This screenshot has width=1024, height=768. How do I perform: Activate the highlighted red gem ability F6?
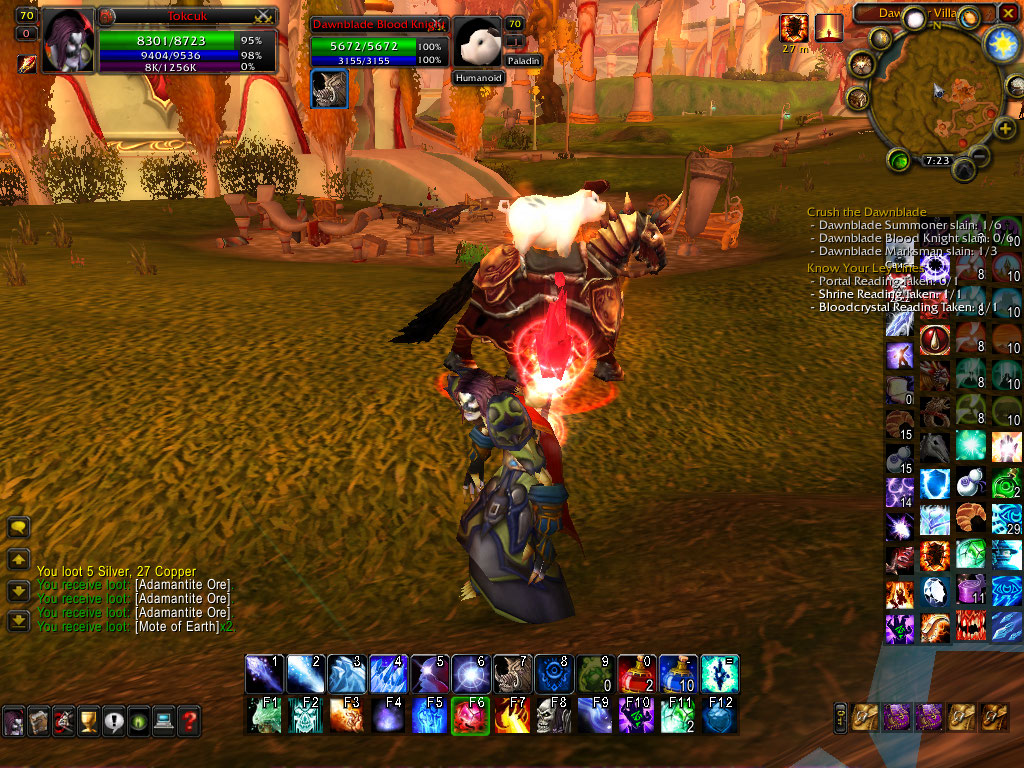(470, 716)
